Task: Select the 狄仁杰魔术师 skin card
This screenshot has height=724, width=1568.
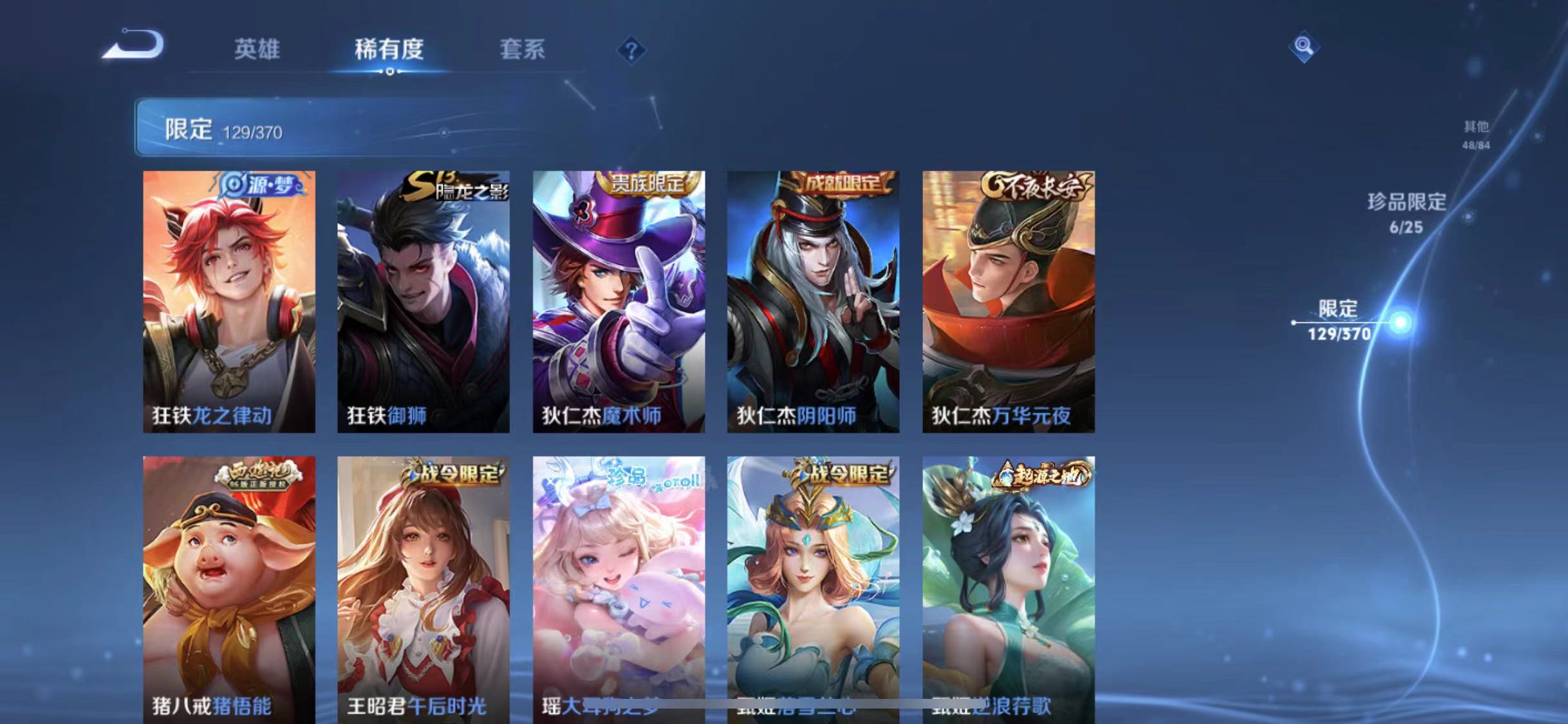Action: click(618, 302)
